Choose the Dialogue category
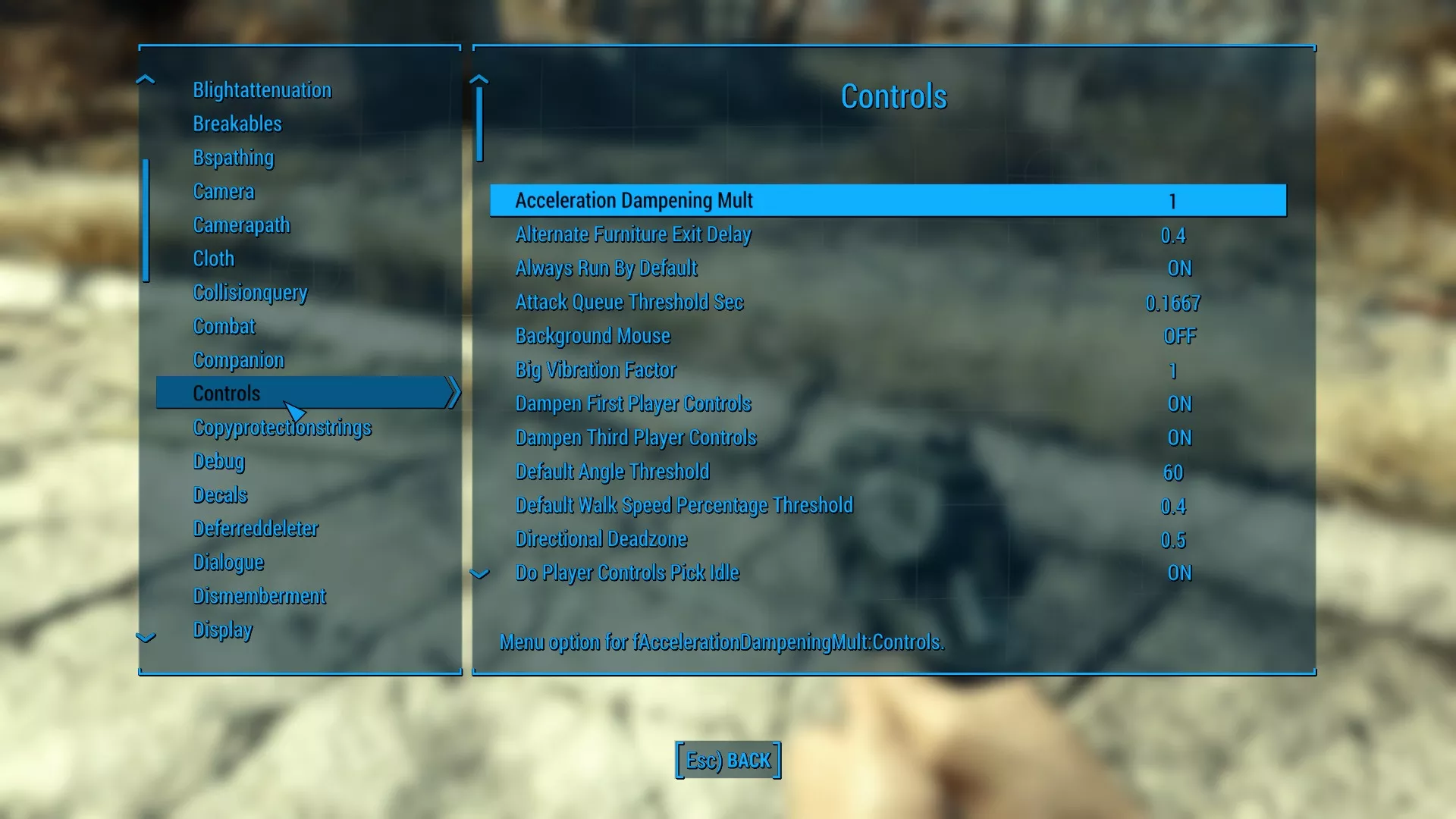Viewport: 1456px width, 819px height. (x=228, y=562)
